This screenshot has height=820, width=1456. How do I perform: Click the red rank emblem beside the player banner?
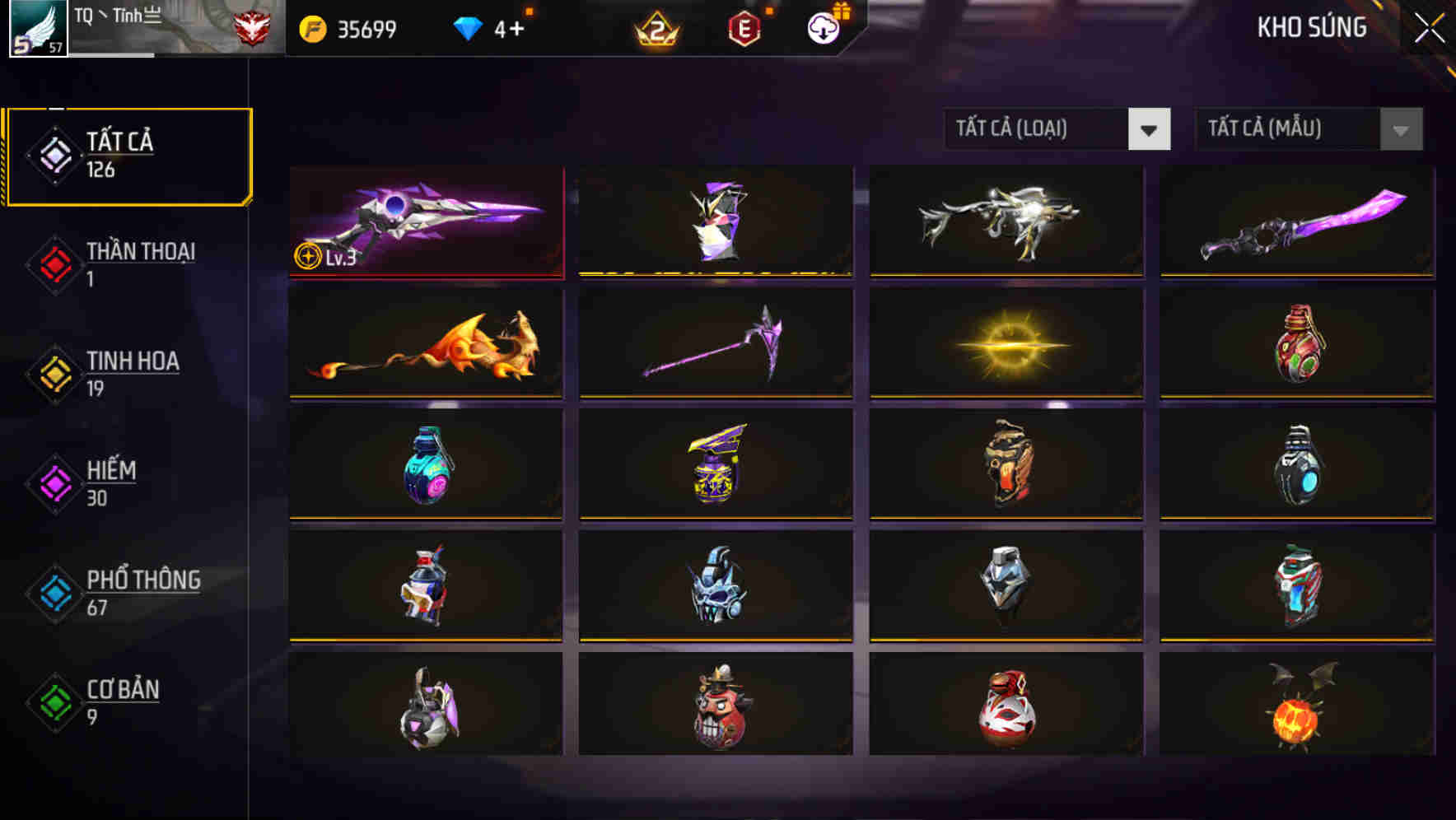[253, 26]
